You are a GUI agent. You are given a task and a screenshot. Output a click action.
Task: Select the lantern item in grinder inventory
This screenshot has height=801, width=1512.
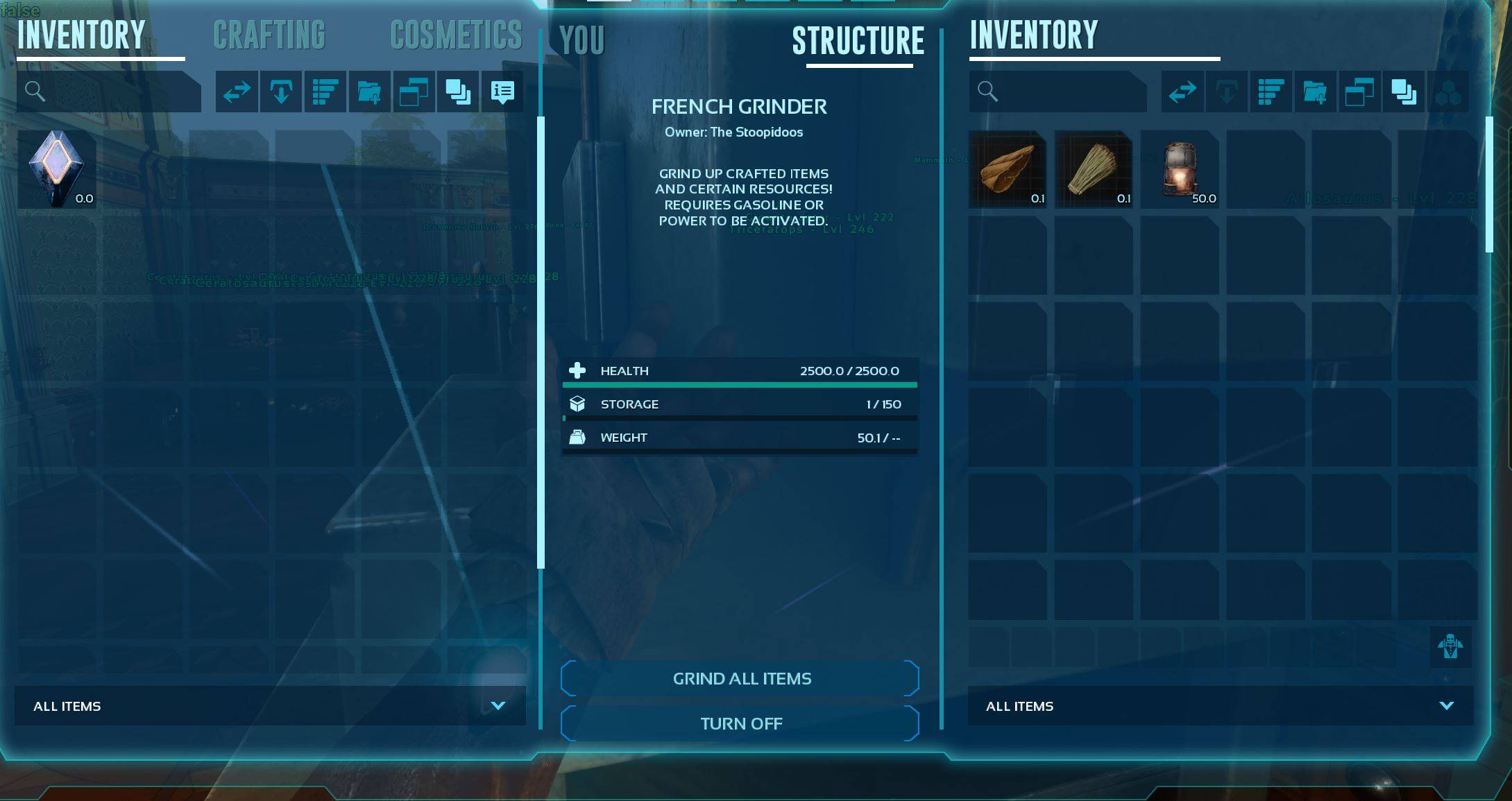pyautogui.click(x=1180, y=169)
